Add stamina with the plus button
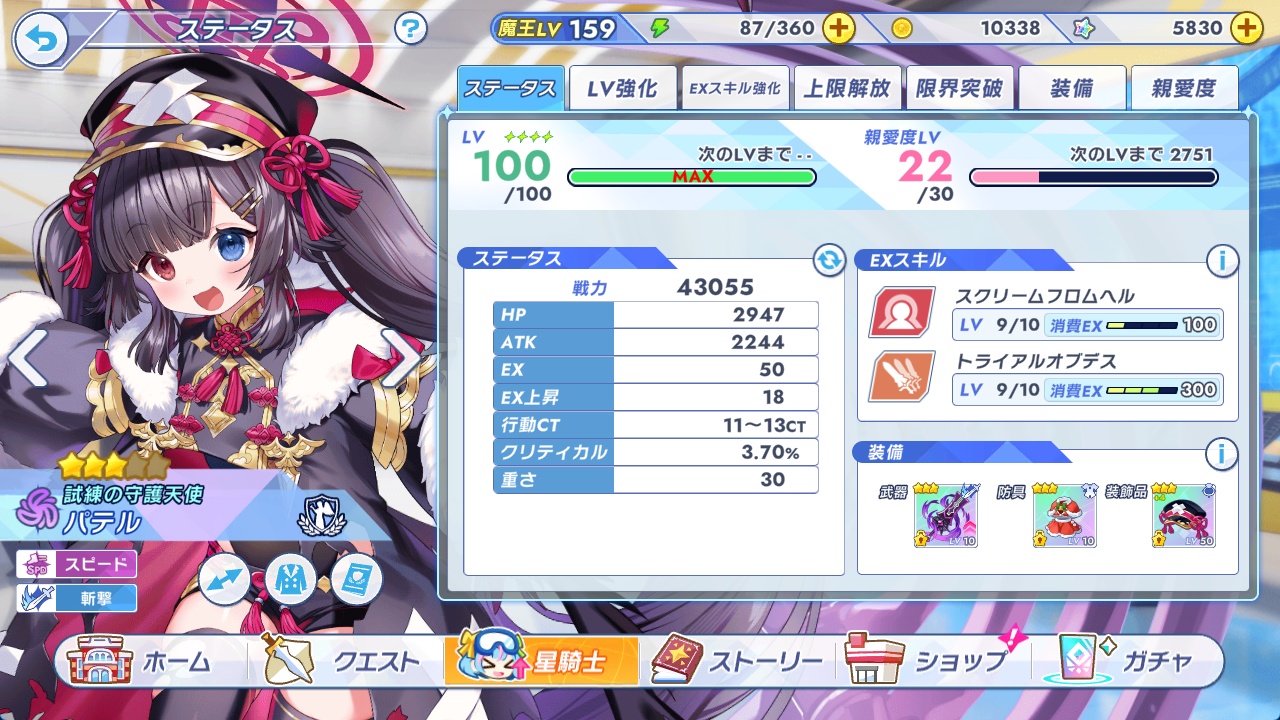 click(838, 28)
